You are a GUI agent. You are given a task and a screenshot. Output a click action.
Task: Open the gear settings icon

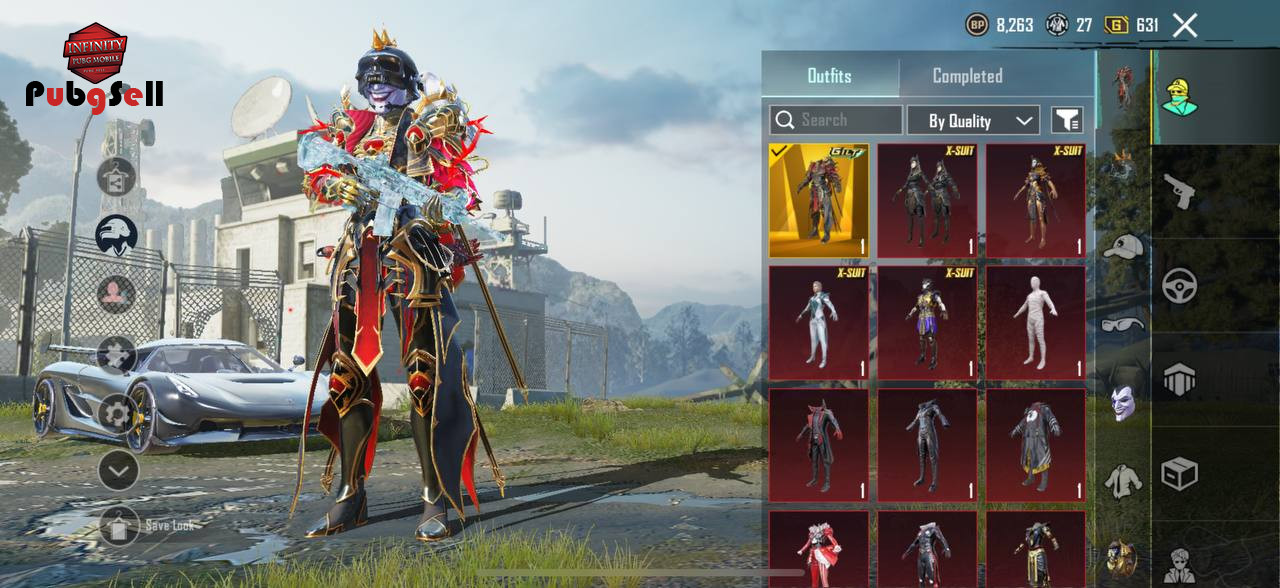117,413
